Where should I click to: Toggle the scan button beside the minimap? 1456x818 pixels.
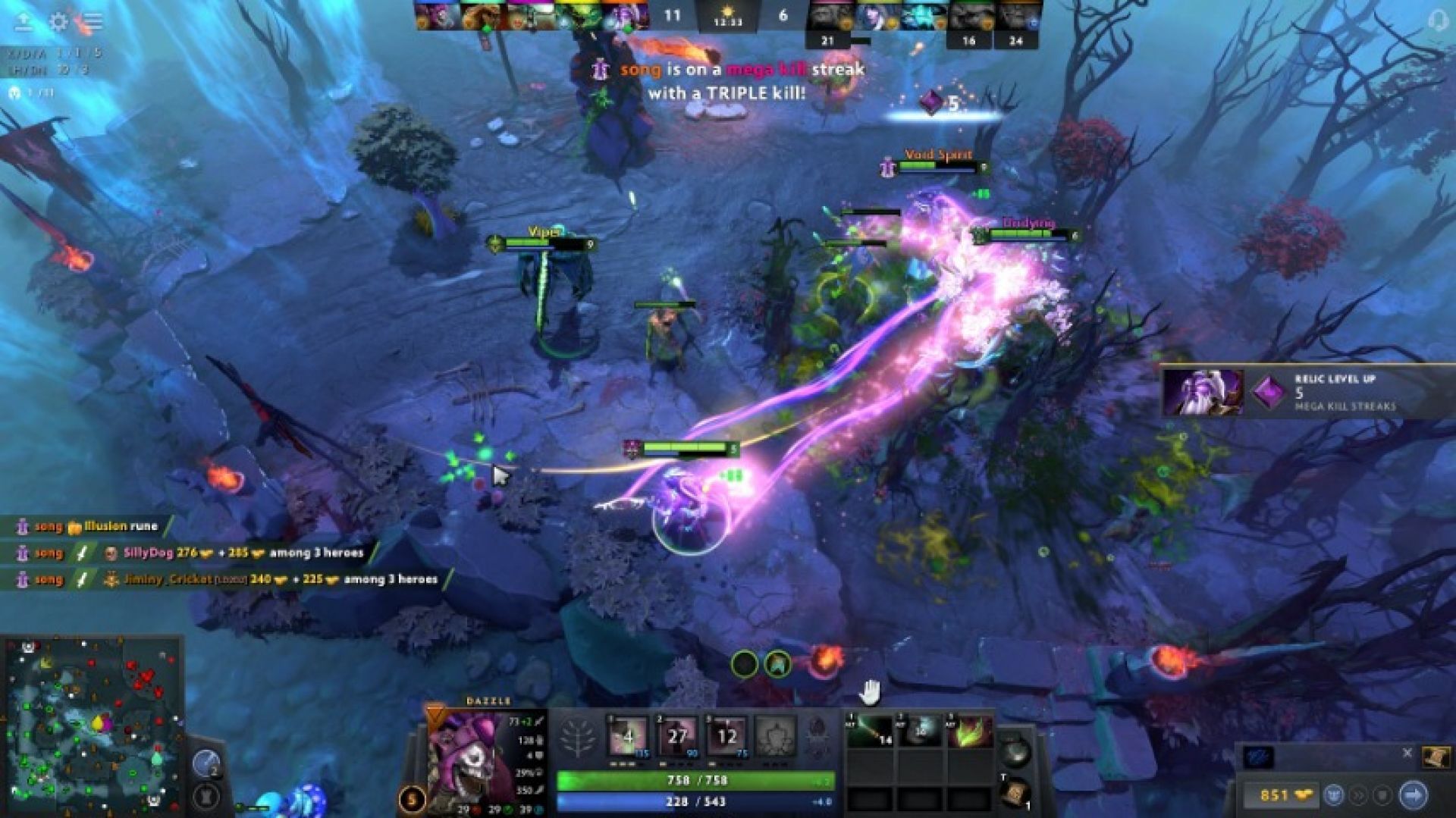(x=207, y=763)
